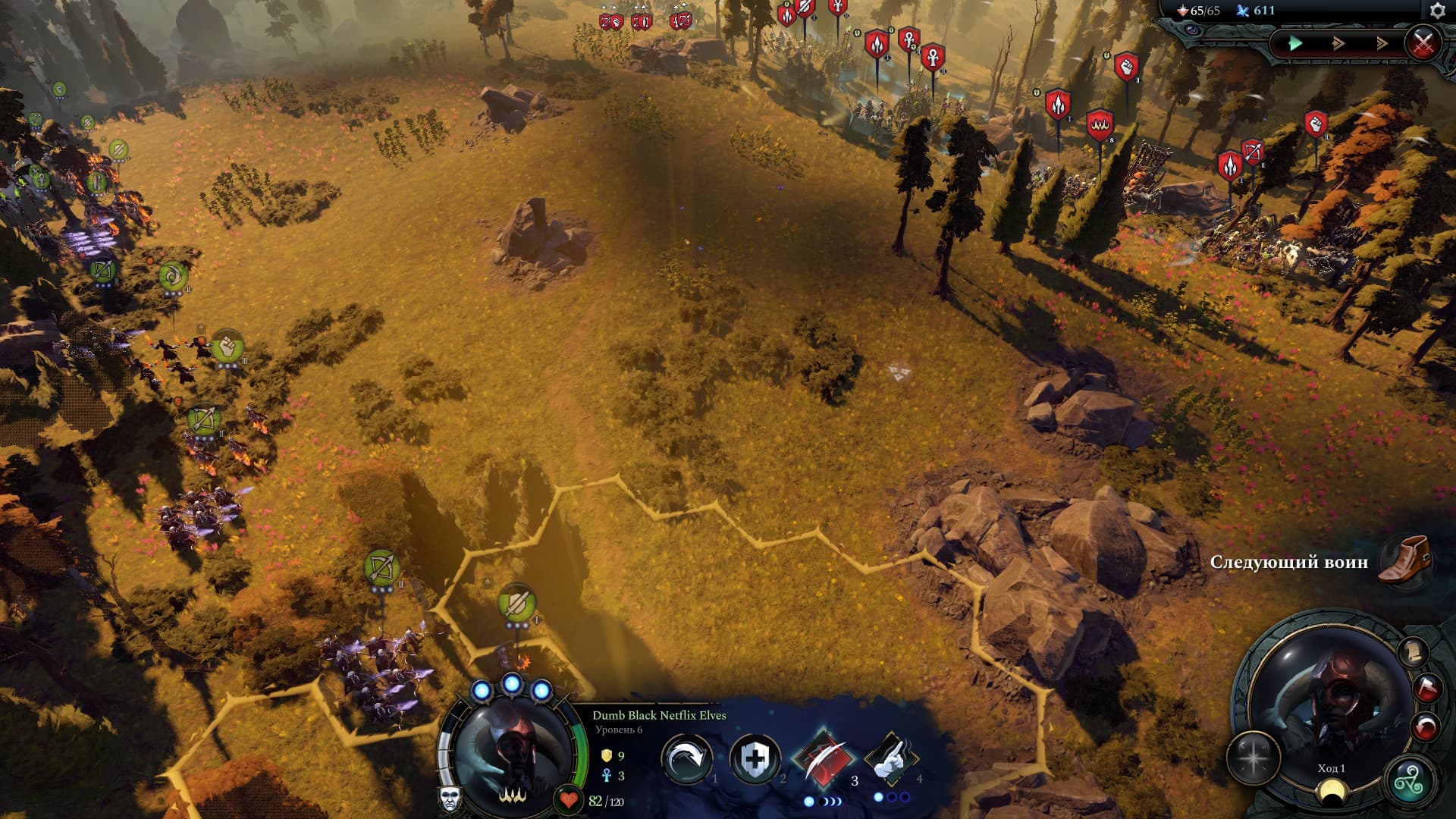The width and height of the screenshot is (1456, 819).
Task: Open the settings gear menu
Action: click(x=1437, y=11)
